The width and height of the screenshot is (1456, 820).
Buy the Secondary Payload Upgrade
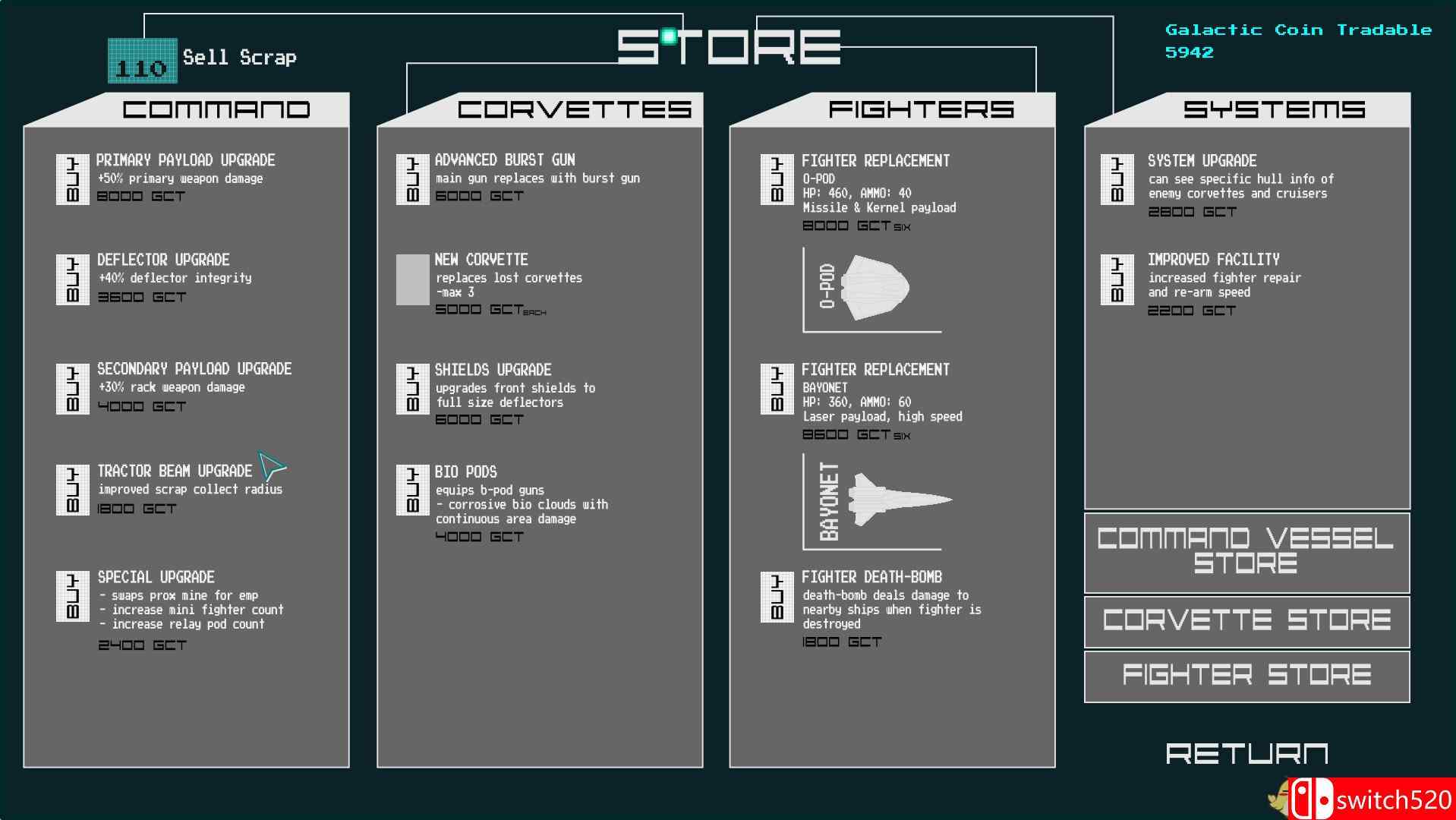[x=72, y=388]
